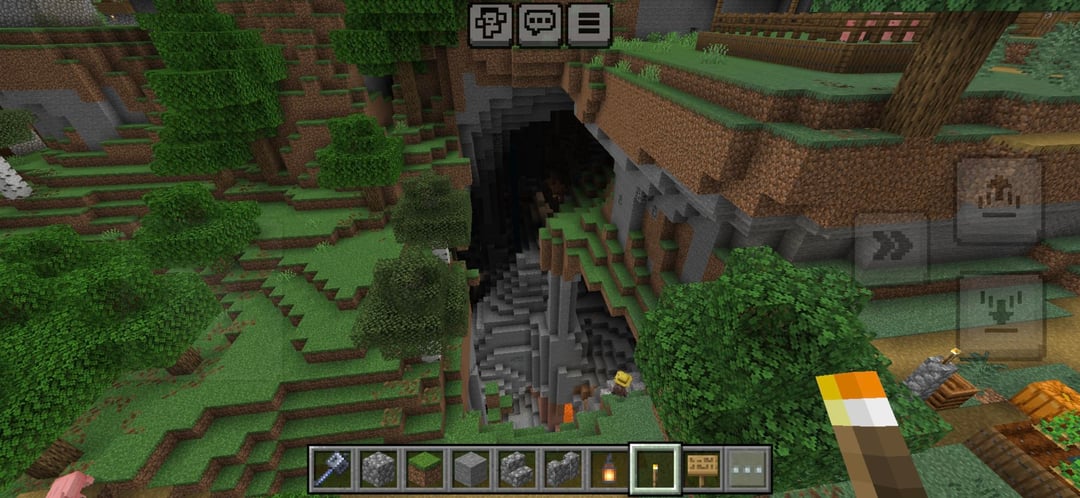
Task: Tap the jump up-arrow button
Action: [x=999, y=200]
